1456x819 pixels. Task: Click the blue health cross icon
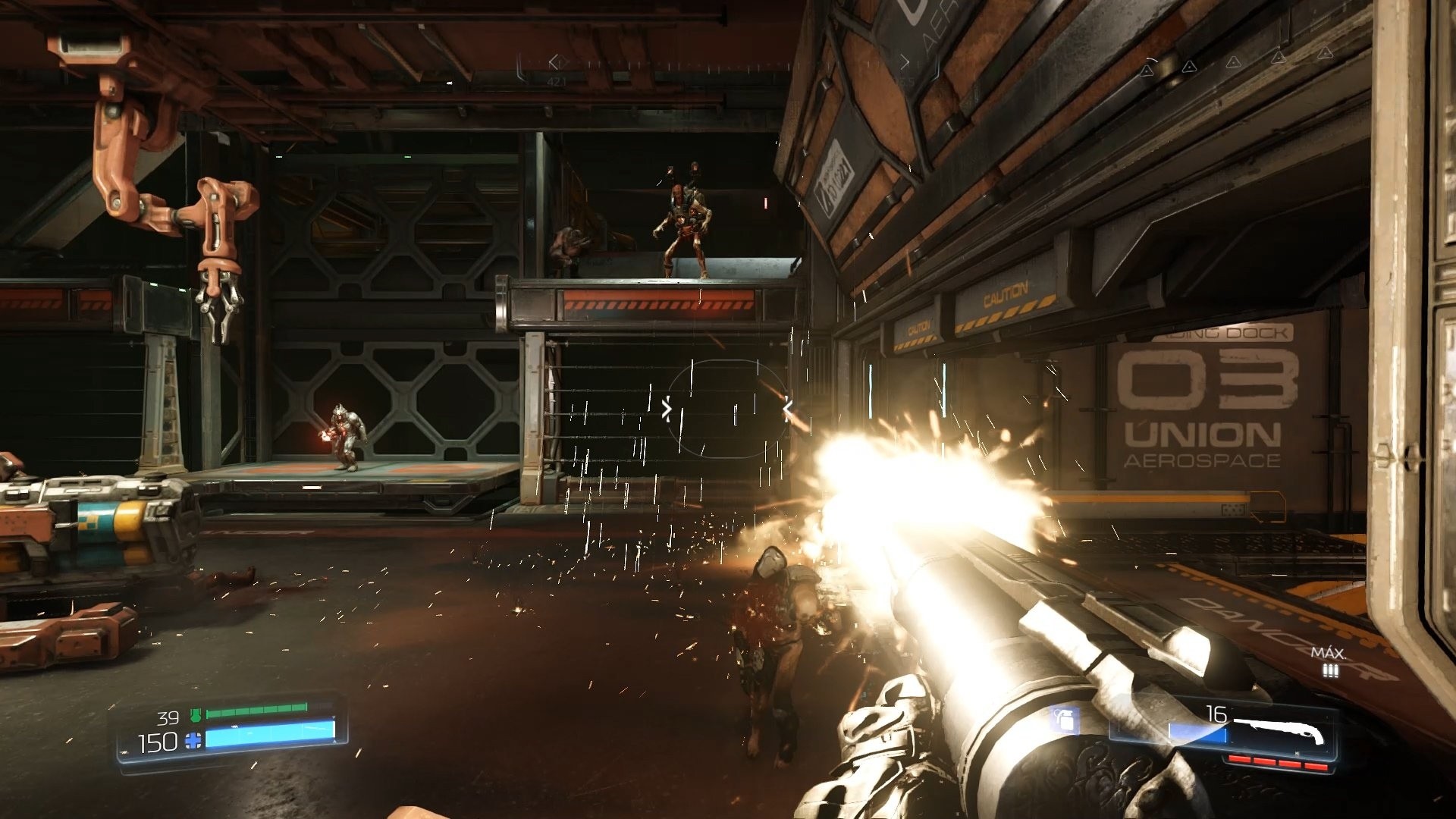point(193,741)
